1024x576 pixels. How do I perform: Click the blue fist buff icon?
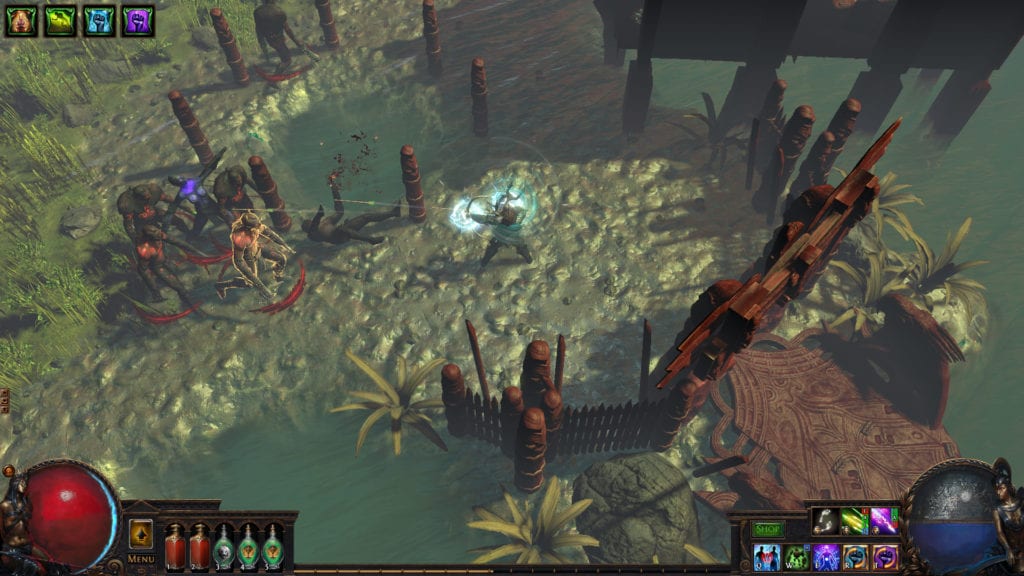pyautogui.click(x=99, y=20)
